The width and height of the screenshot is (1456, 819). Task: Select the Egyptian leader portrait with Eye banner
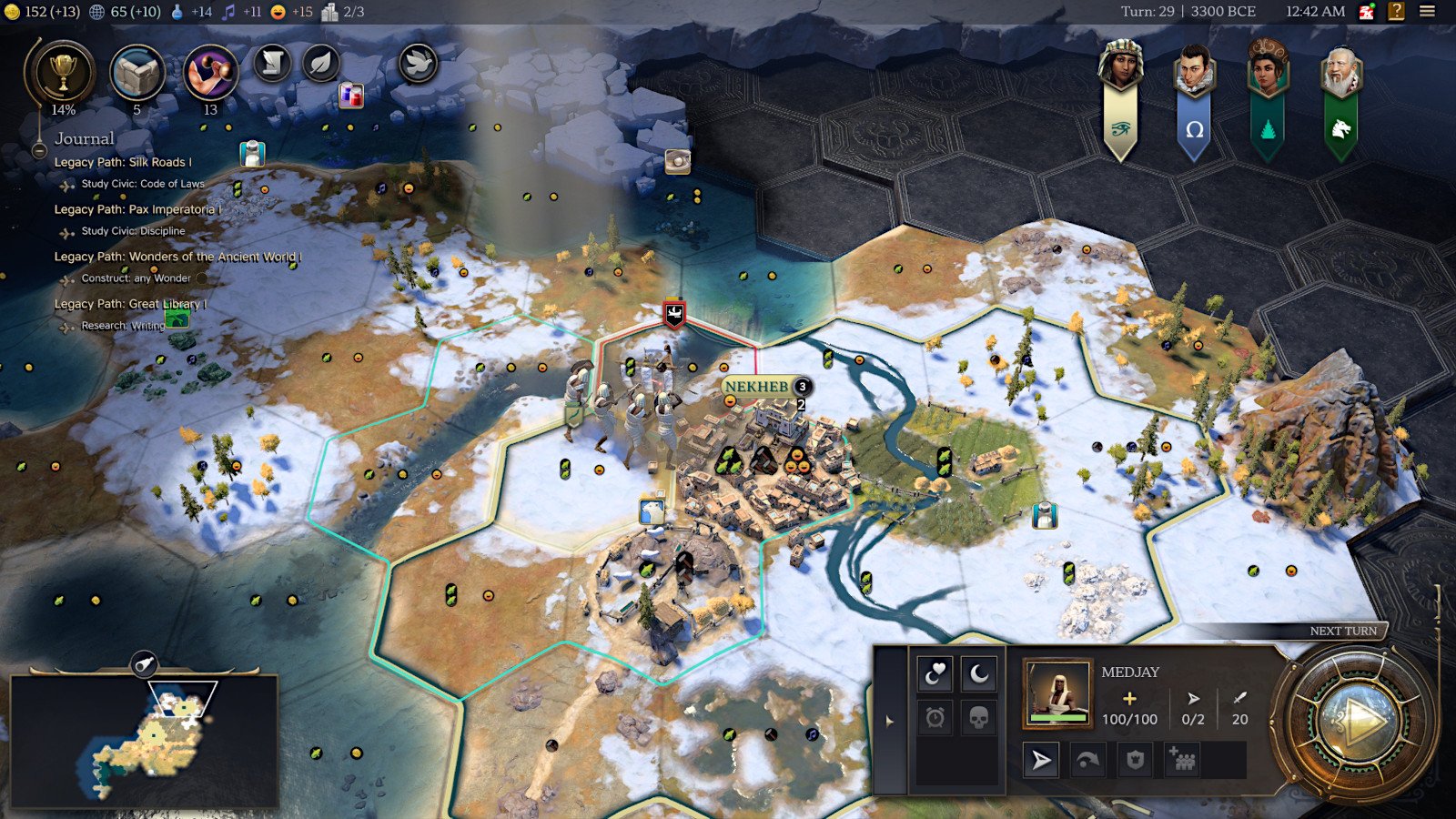[1120, 68]
